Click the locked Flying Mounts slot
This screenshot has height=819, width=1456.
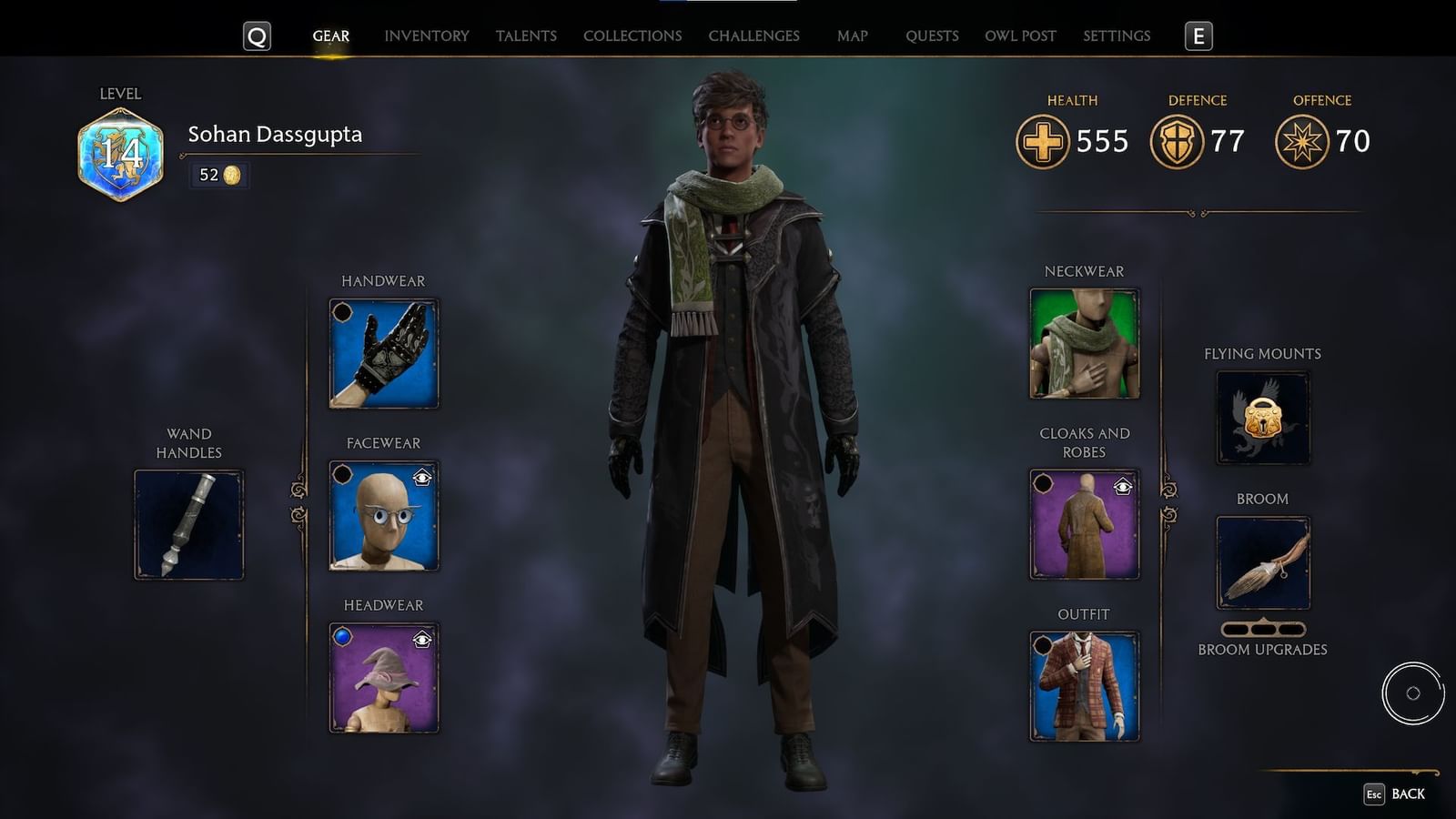[1262, 418]
